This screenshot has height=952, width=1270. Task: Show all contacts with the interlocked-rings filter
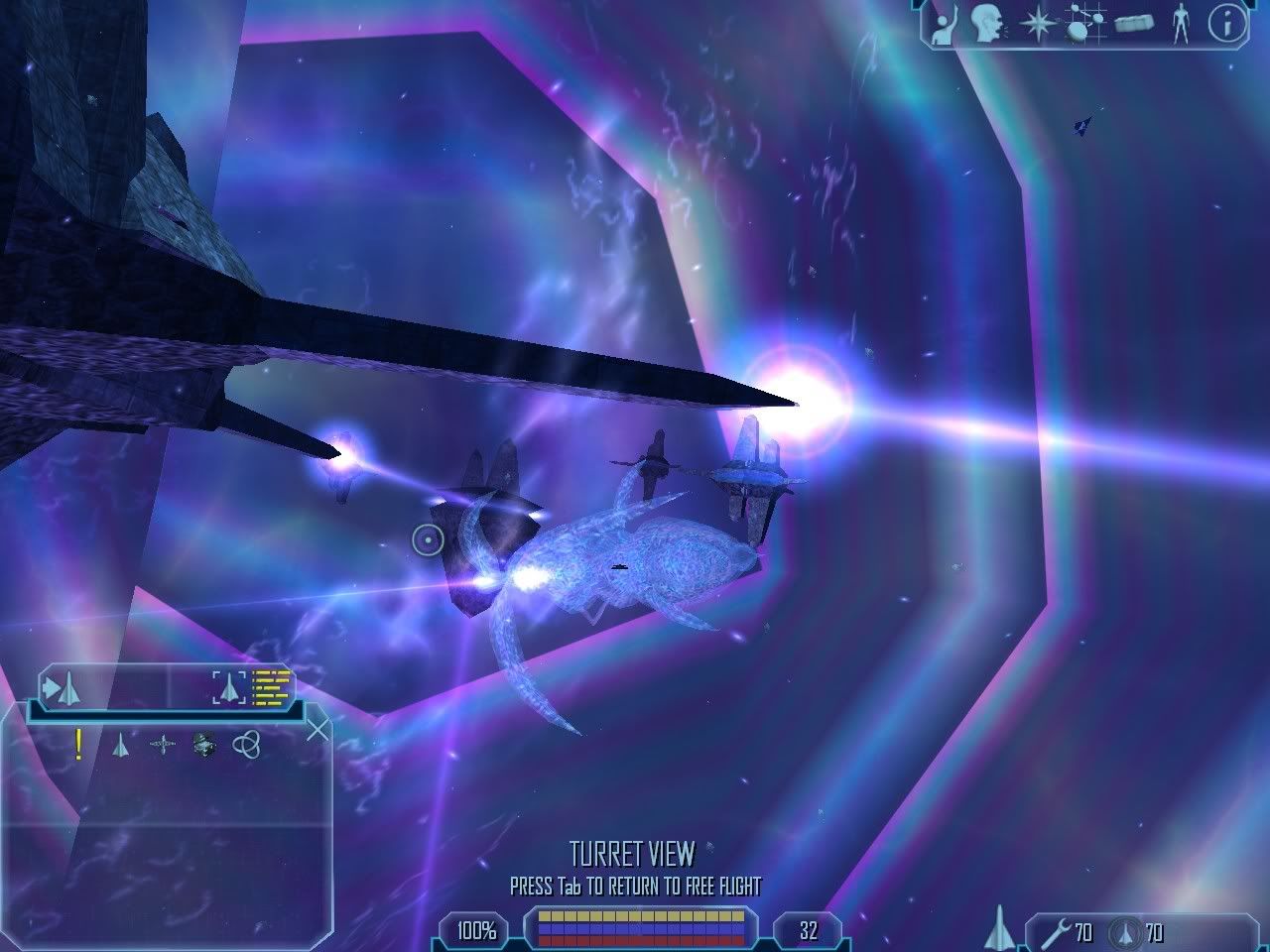click(246, 744)
